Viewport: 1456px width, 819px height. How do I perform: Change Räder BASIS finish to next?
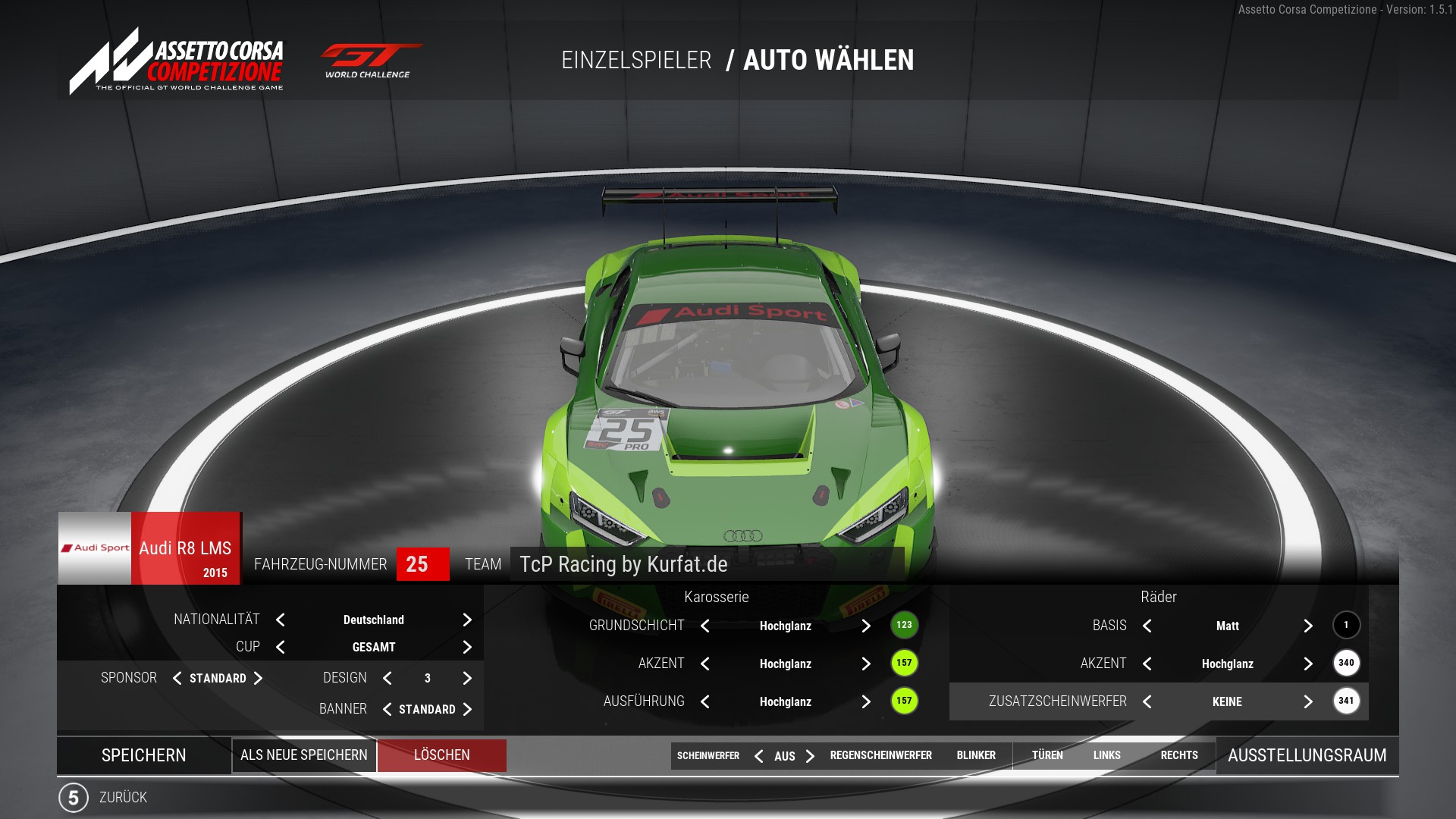pyautogui.click(x=1308, y=626)
